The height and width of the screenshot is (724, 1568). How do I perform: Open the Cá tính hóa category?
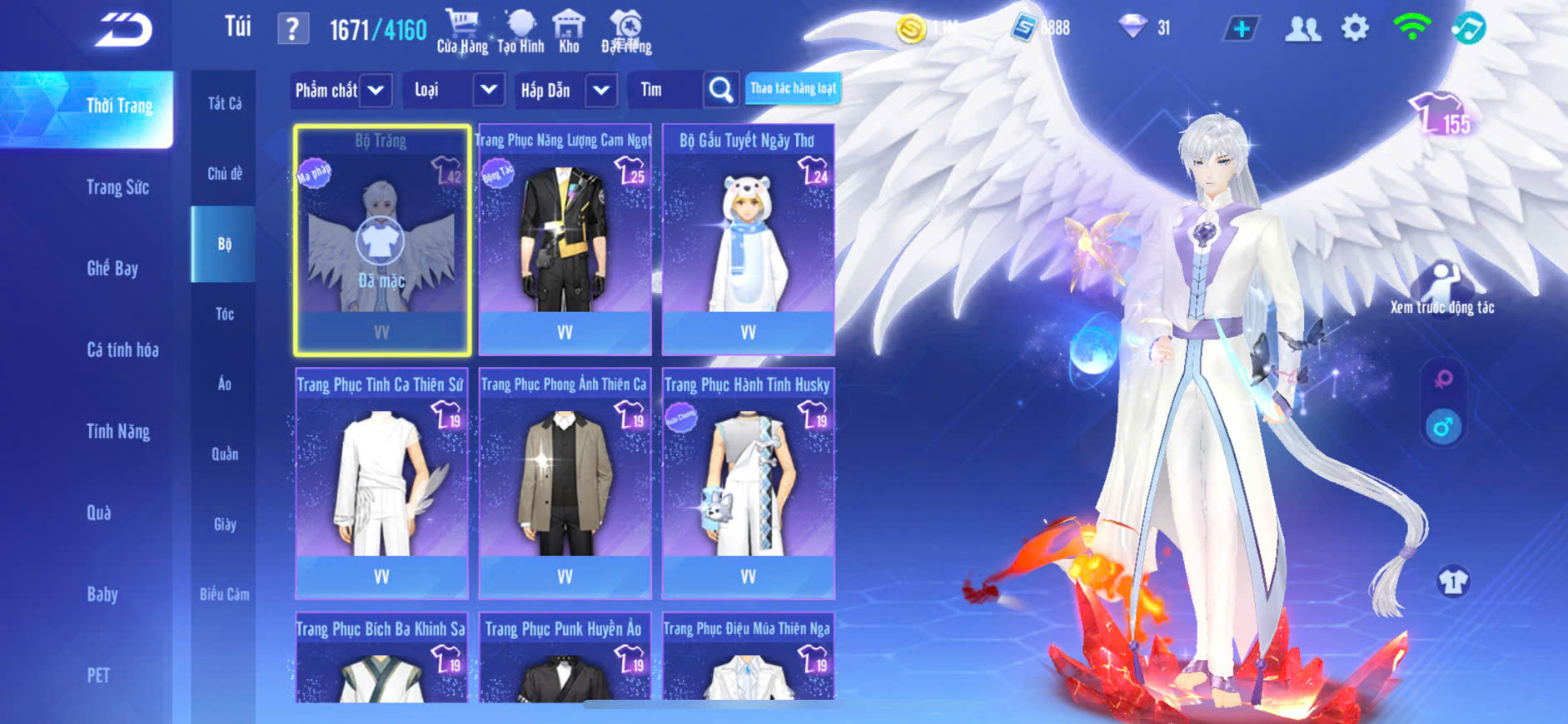(x=122, y=350)
